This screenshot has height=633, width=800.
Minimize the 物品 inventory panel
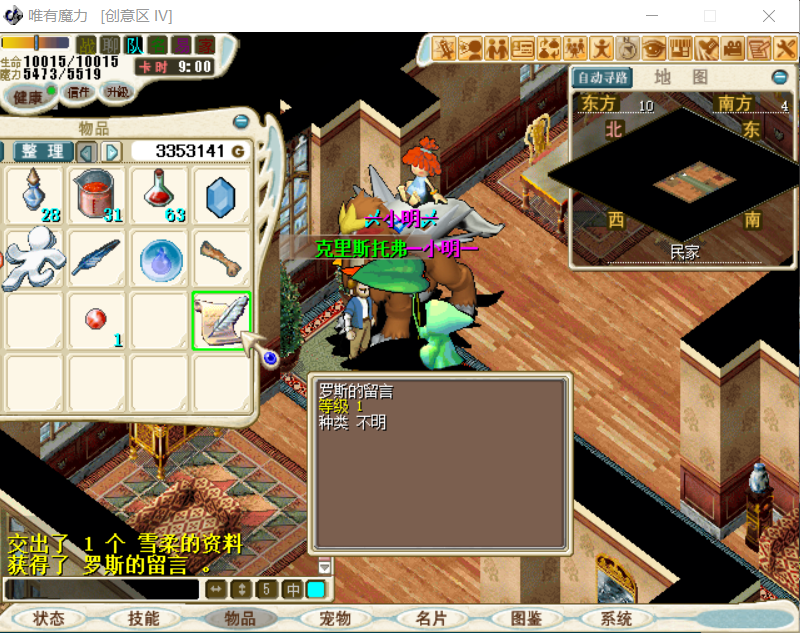tap(241, 122)
